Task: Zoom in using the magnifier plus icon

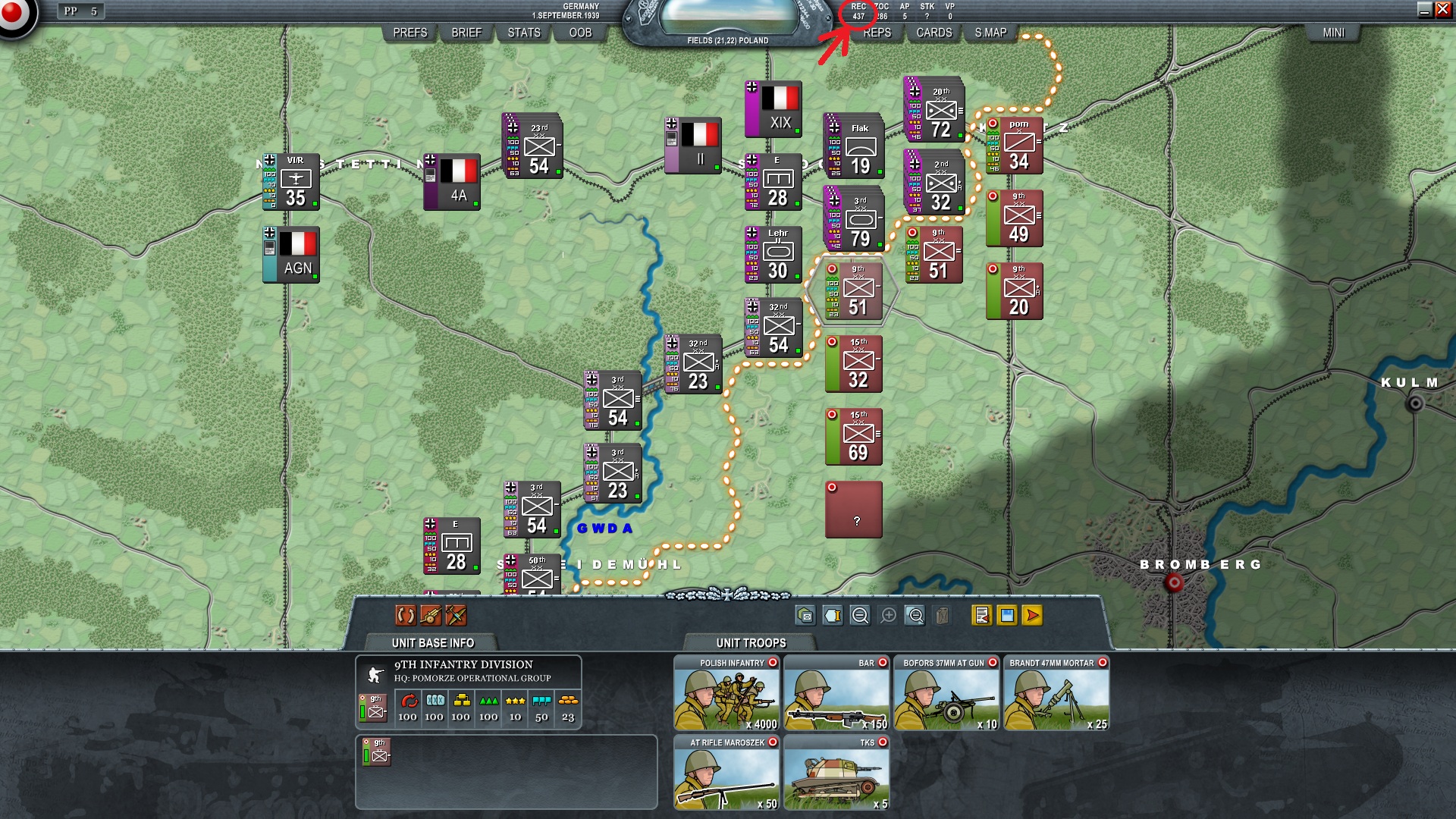Action: pos(888,616)
